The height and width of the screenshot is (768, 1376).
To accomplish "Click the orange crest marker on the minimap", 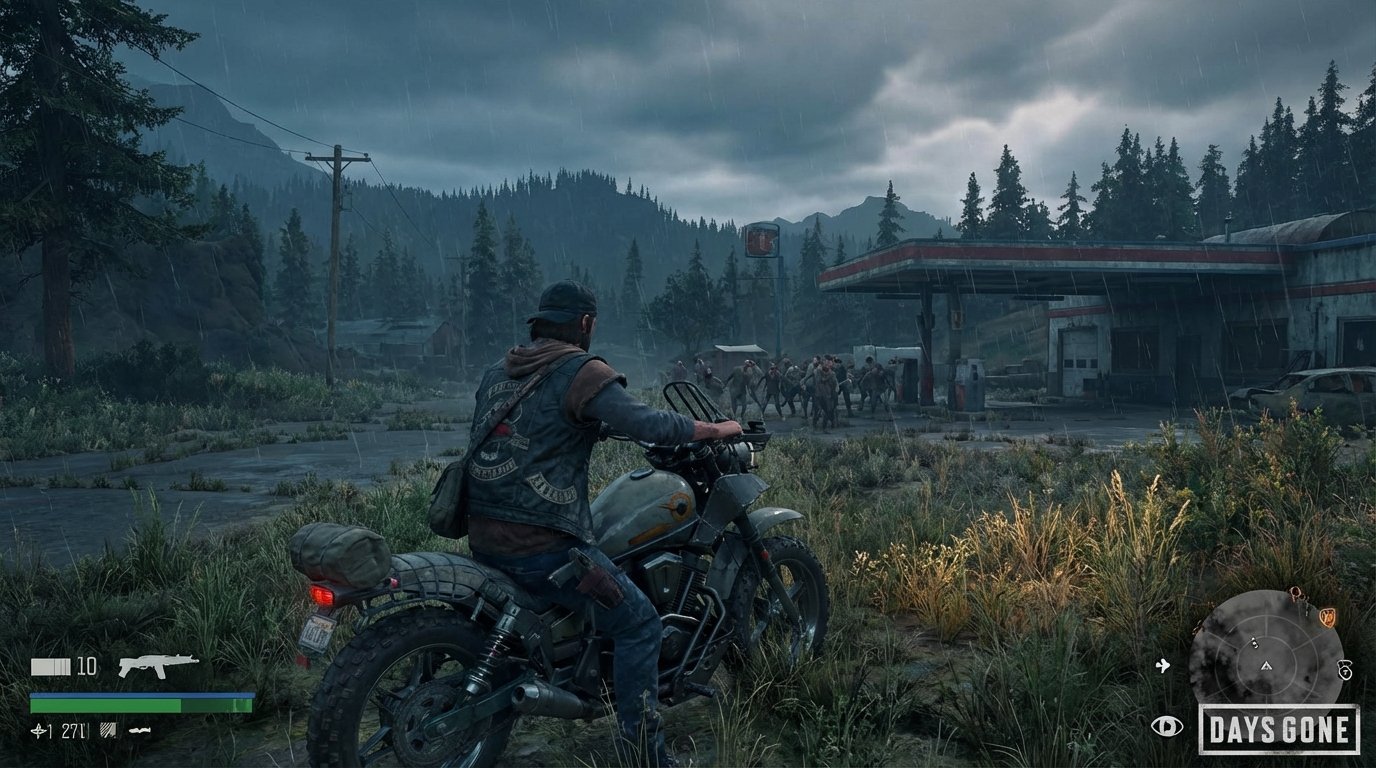I will (1328, 618).
